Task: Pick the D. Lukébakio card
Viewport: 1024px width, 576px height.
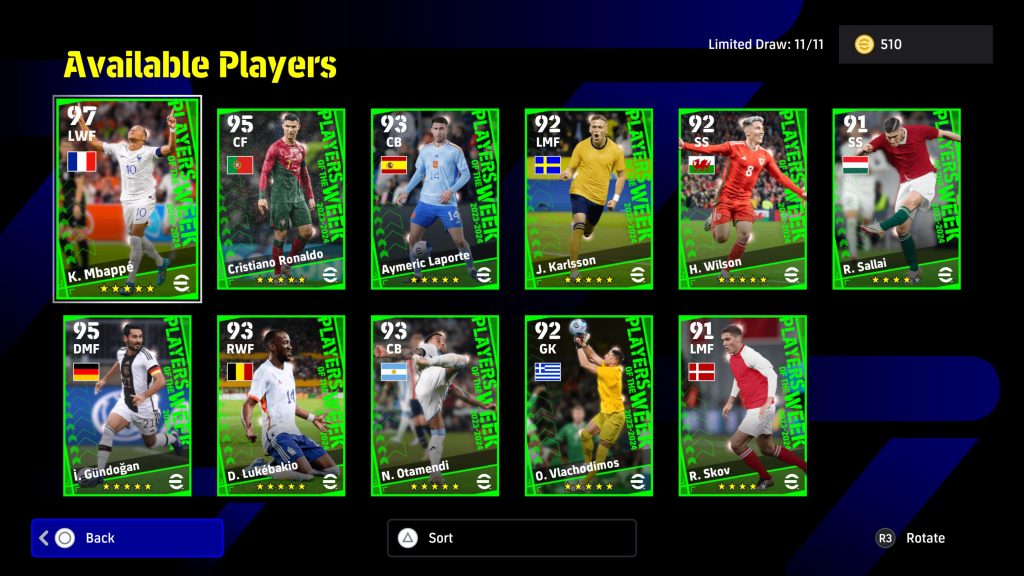Action: (281, 405)
